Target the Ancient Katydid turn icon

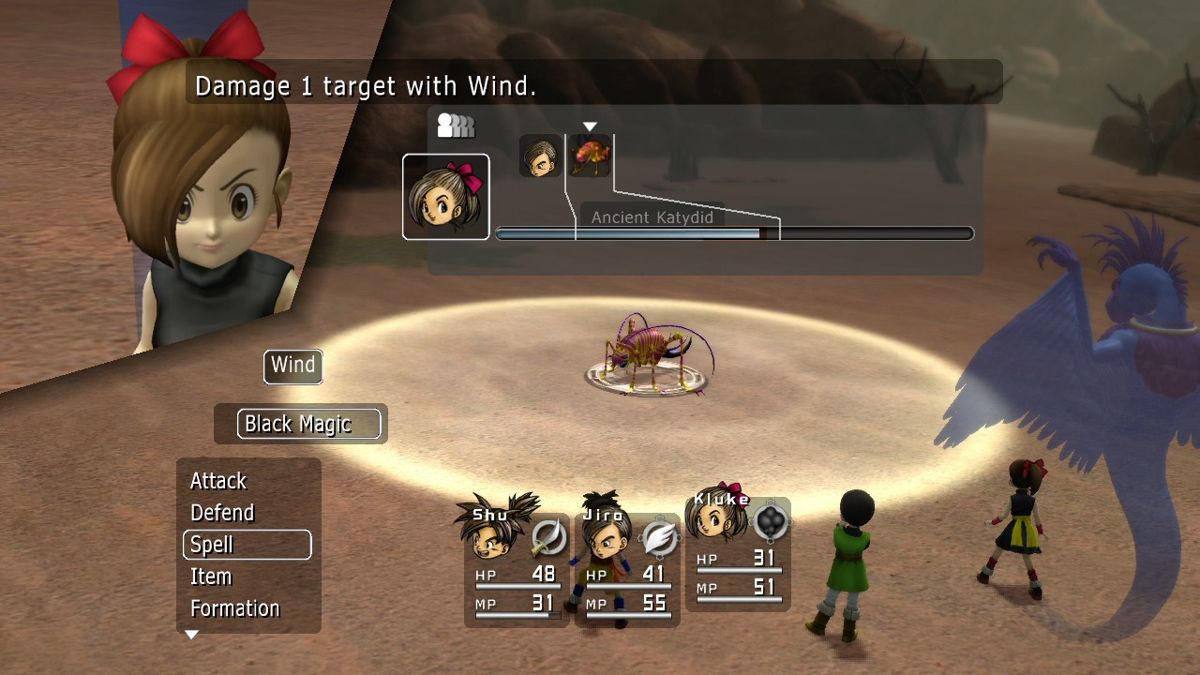coord(590,157)
